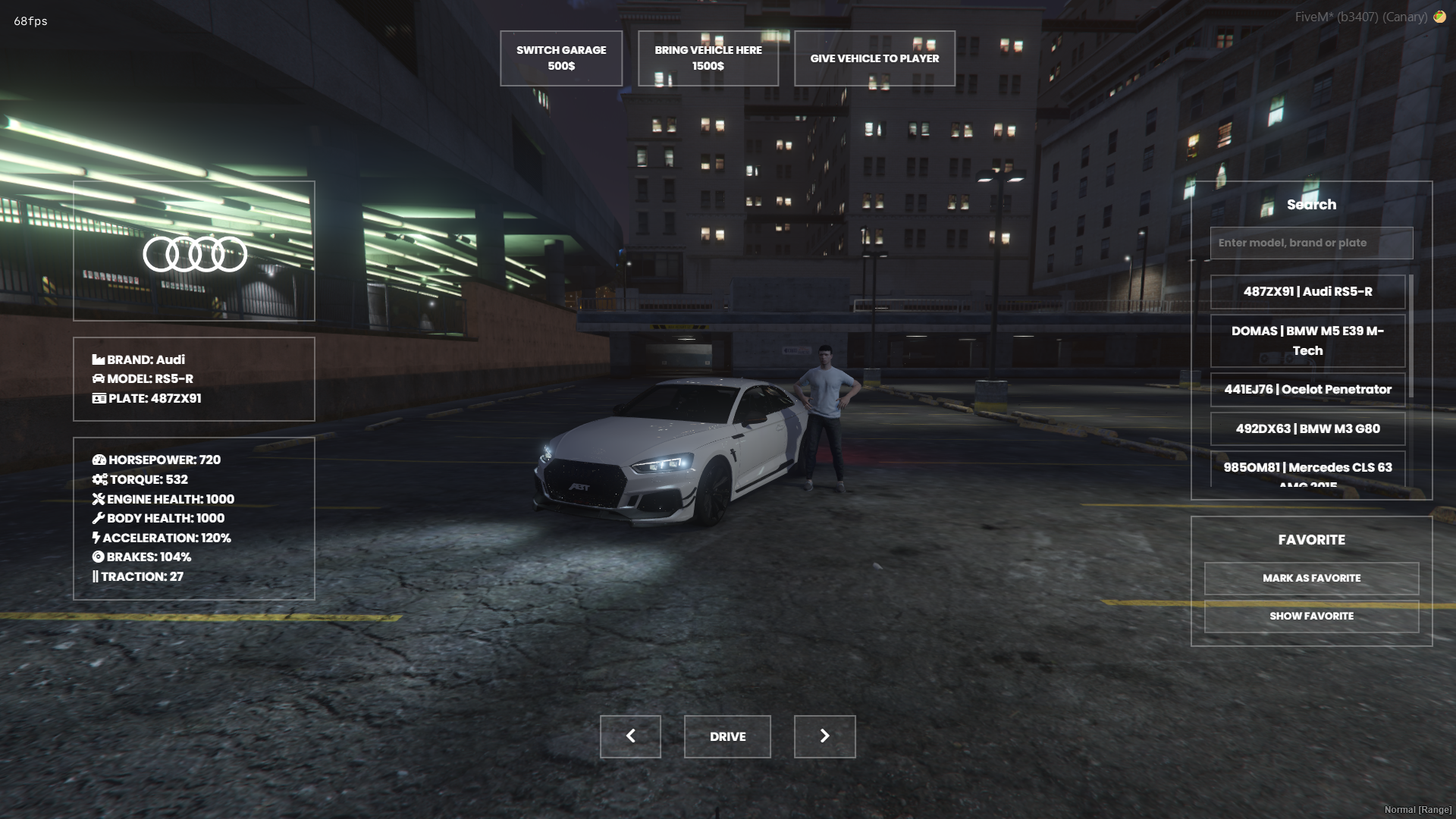Choose Bring Vehicle Here for 1500$
The height and width of the screenshot is (819, 1456).
click(x=708, y=58)
